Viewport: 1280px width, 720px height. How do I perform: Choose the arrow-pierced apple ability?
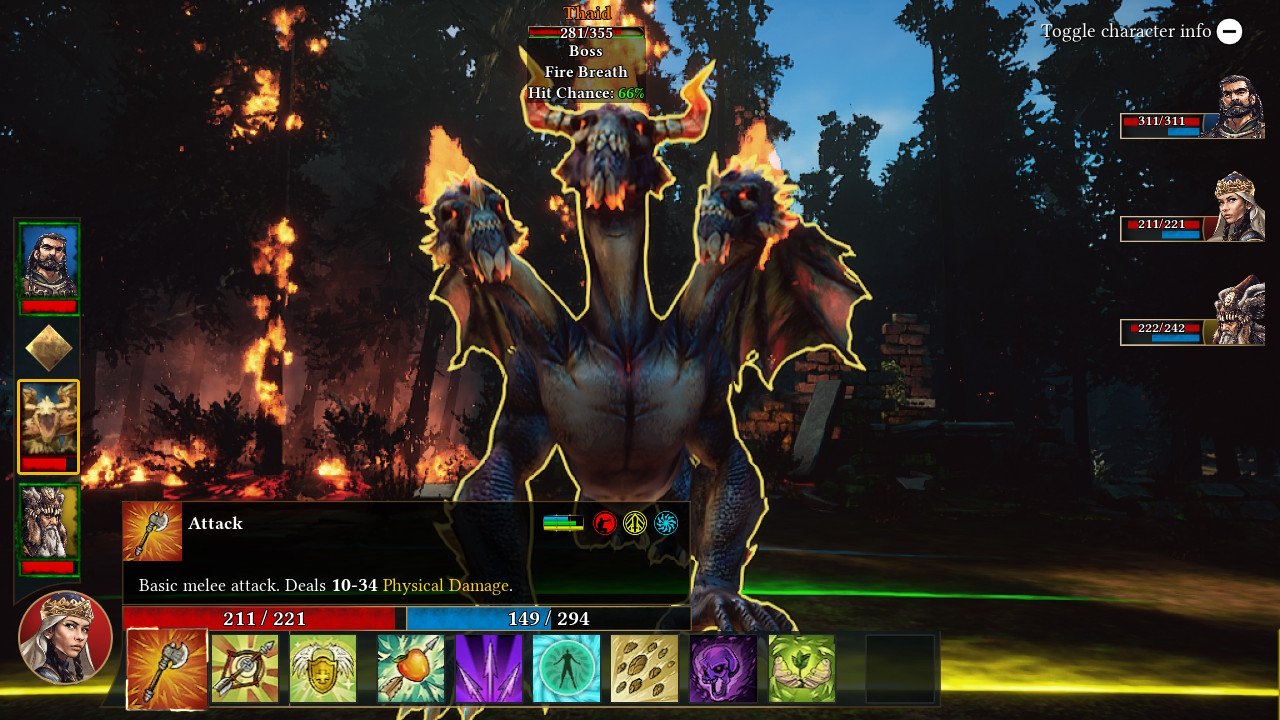(x=411, y=669)
